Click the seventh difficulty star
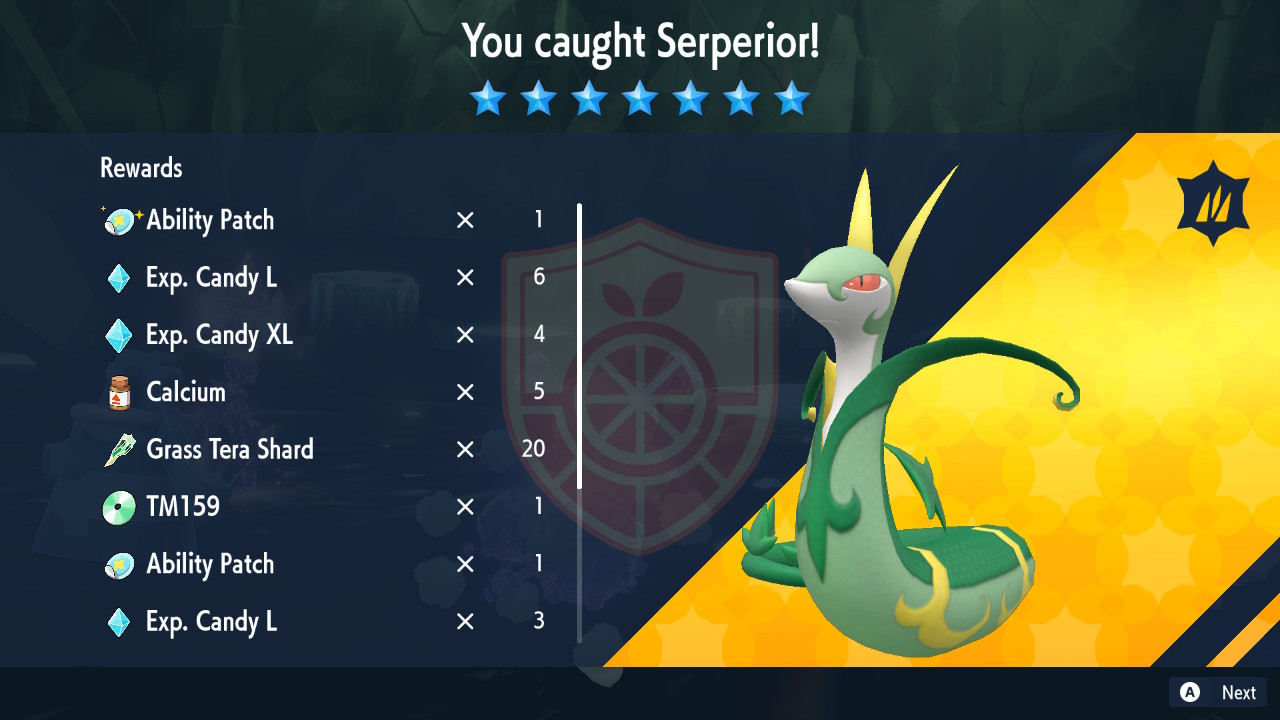Screen dimensions: 1280x720 click(x=791, y=98)
